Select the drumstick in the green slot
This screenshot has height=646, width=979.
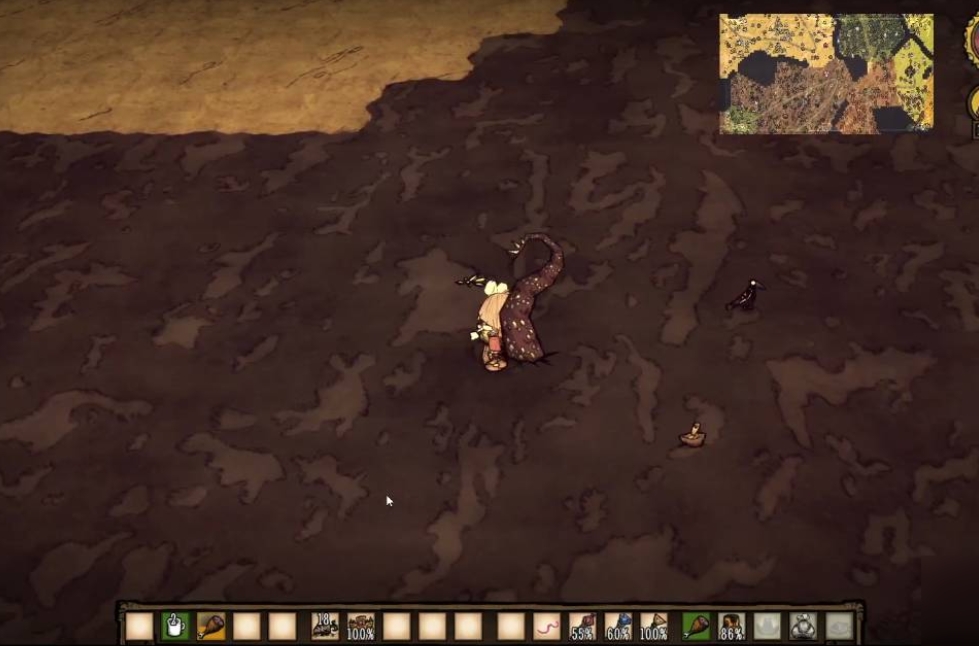click(696, 626)
